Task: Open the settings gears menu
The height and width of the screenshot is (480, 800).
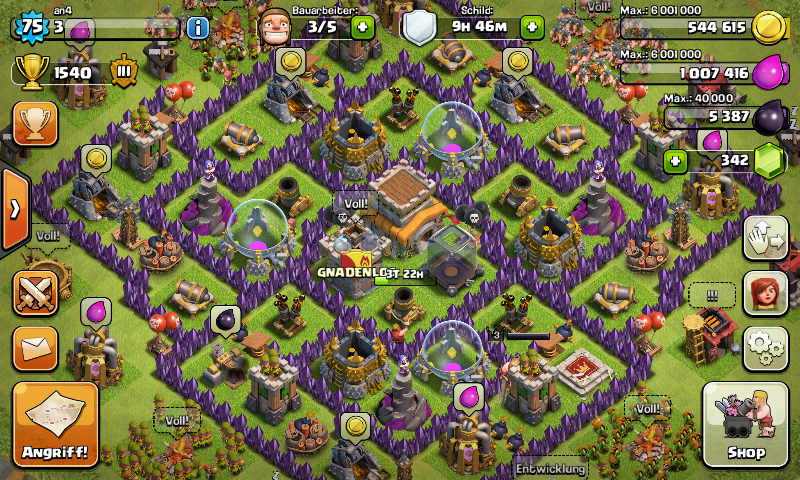Action: tap(765, 345)
